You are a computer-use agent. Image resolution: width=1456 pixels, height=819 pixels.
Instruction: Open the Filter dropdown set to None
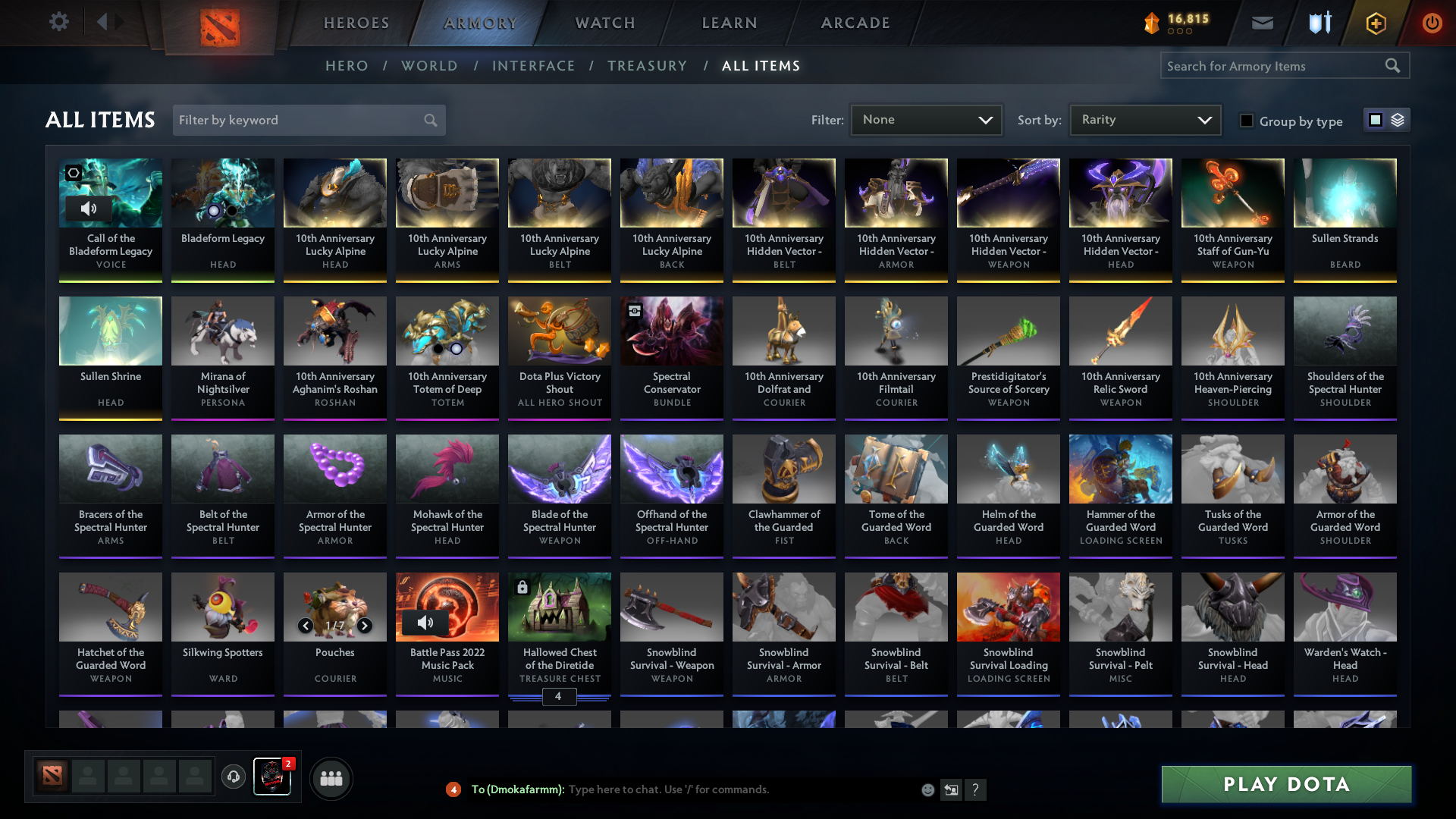pos(925,120)
